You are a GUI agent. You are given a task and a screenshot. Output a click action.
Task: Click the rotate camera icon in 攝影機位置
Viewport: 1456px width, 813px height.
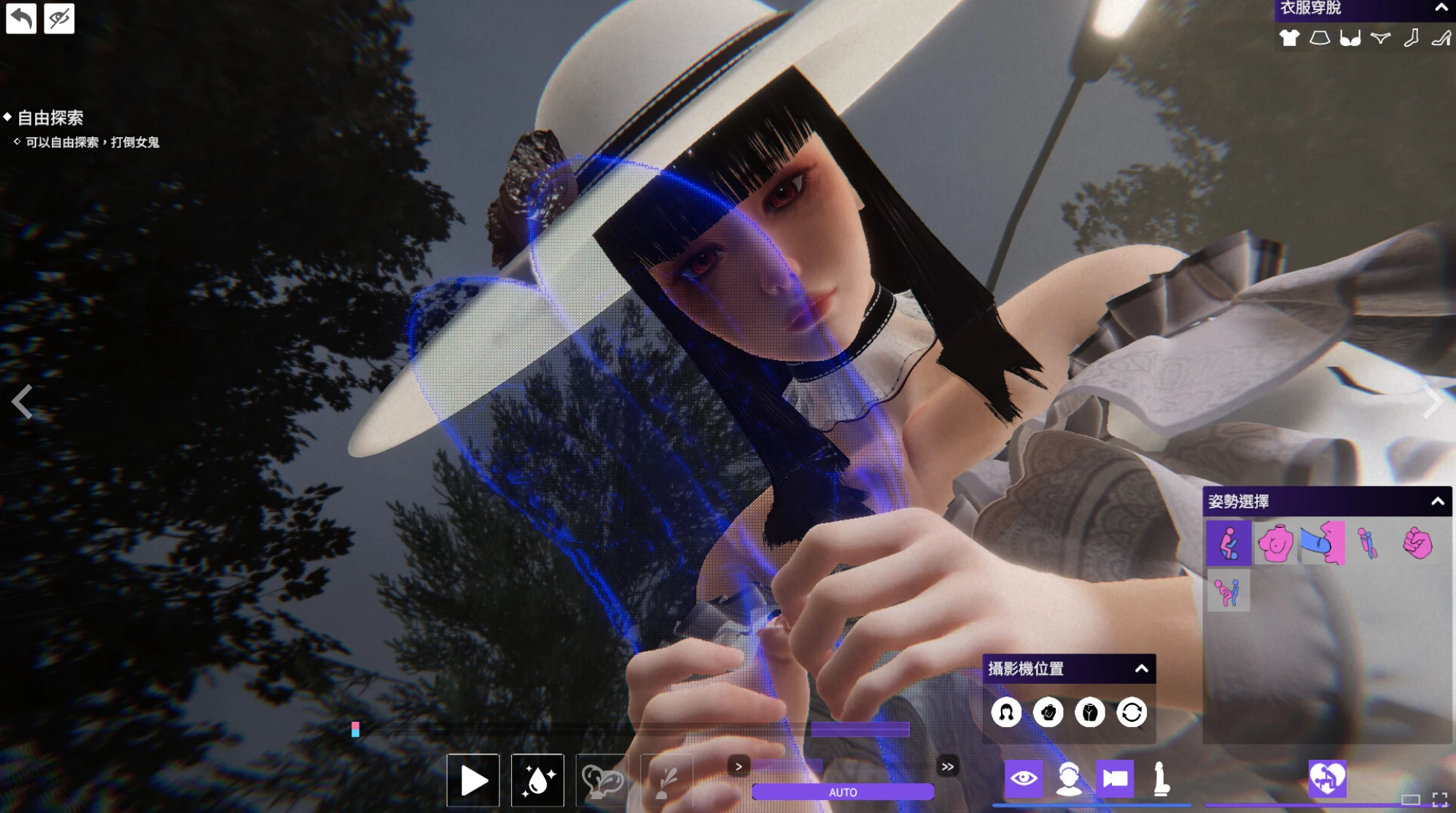[x=1131, y=712]
